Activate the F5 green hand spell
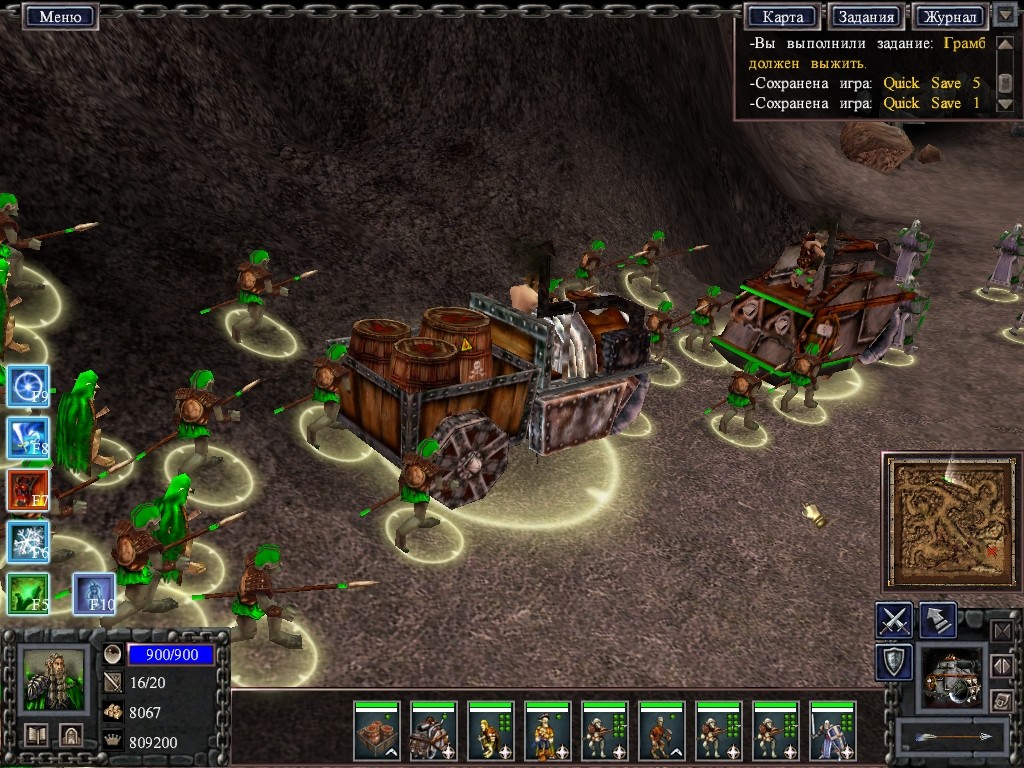The image size is (1024, 768). click(28, 594)
